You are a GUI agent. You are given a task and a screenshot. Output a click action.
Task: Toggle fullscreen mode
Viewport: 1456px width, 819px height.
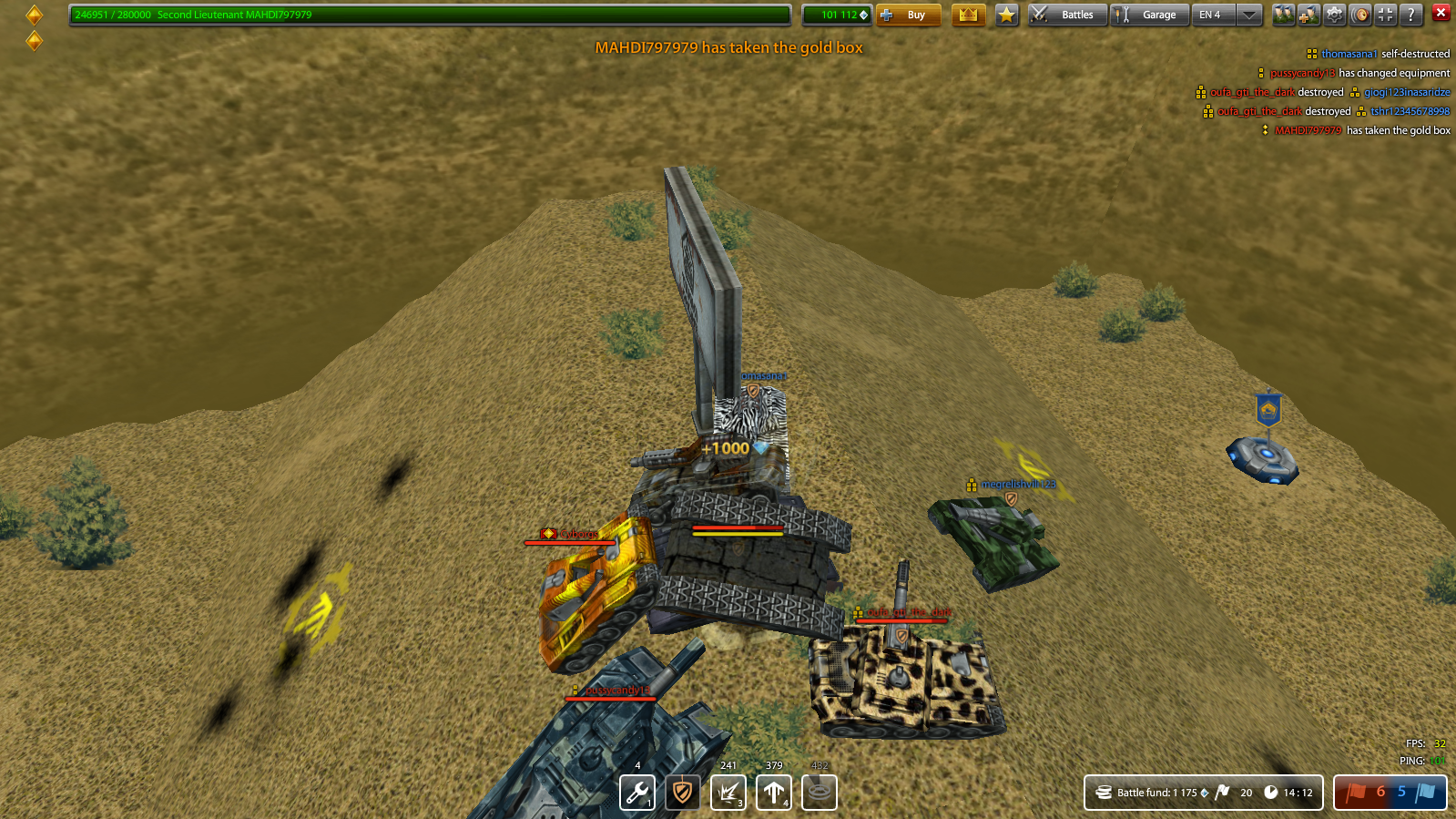(x=1385, y=15)
